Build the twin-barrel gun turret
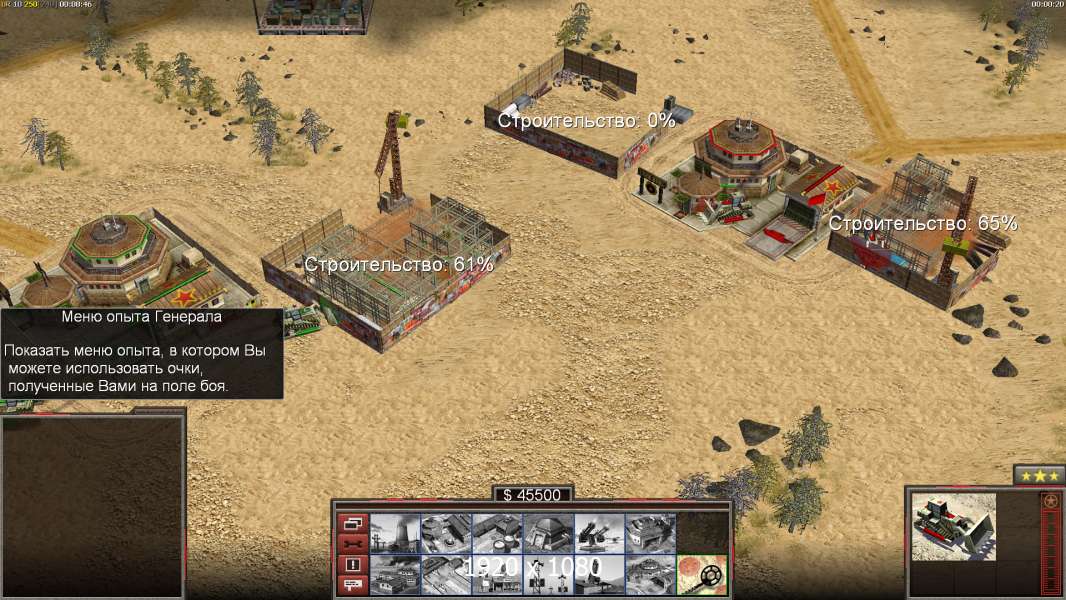The height and width of the screenshot is (600, 1066). (599, 533)
